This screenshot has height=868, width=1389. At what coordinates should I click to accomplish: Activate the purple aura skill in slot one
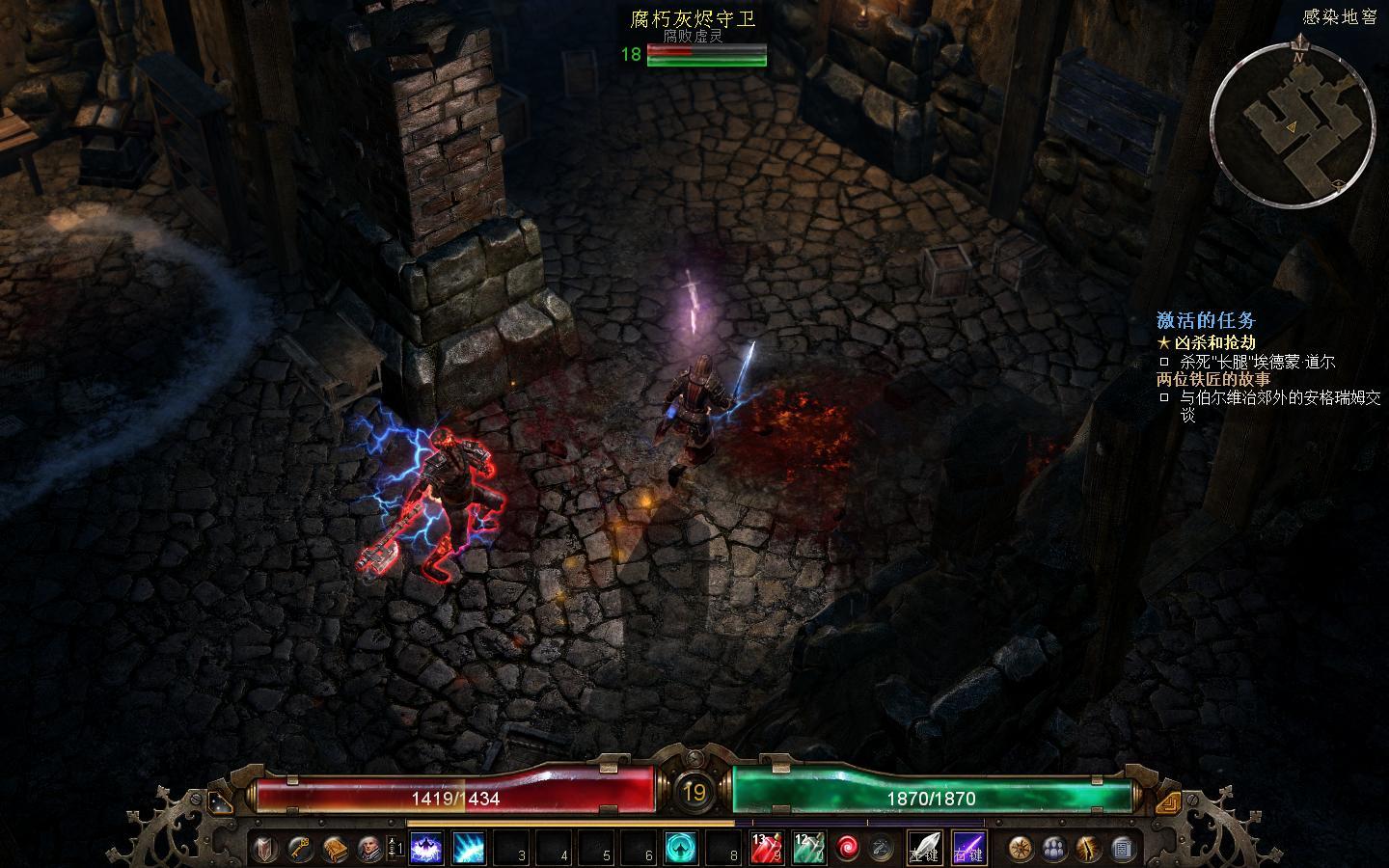click(x=427, y=849)
